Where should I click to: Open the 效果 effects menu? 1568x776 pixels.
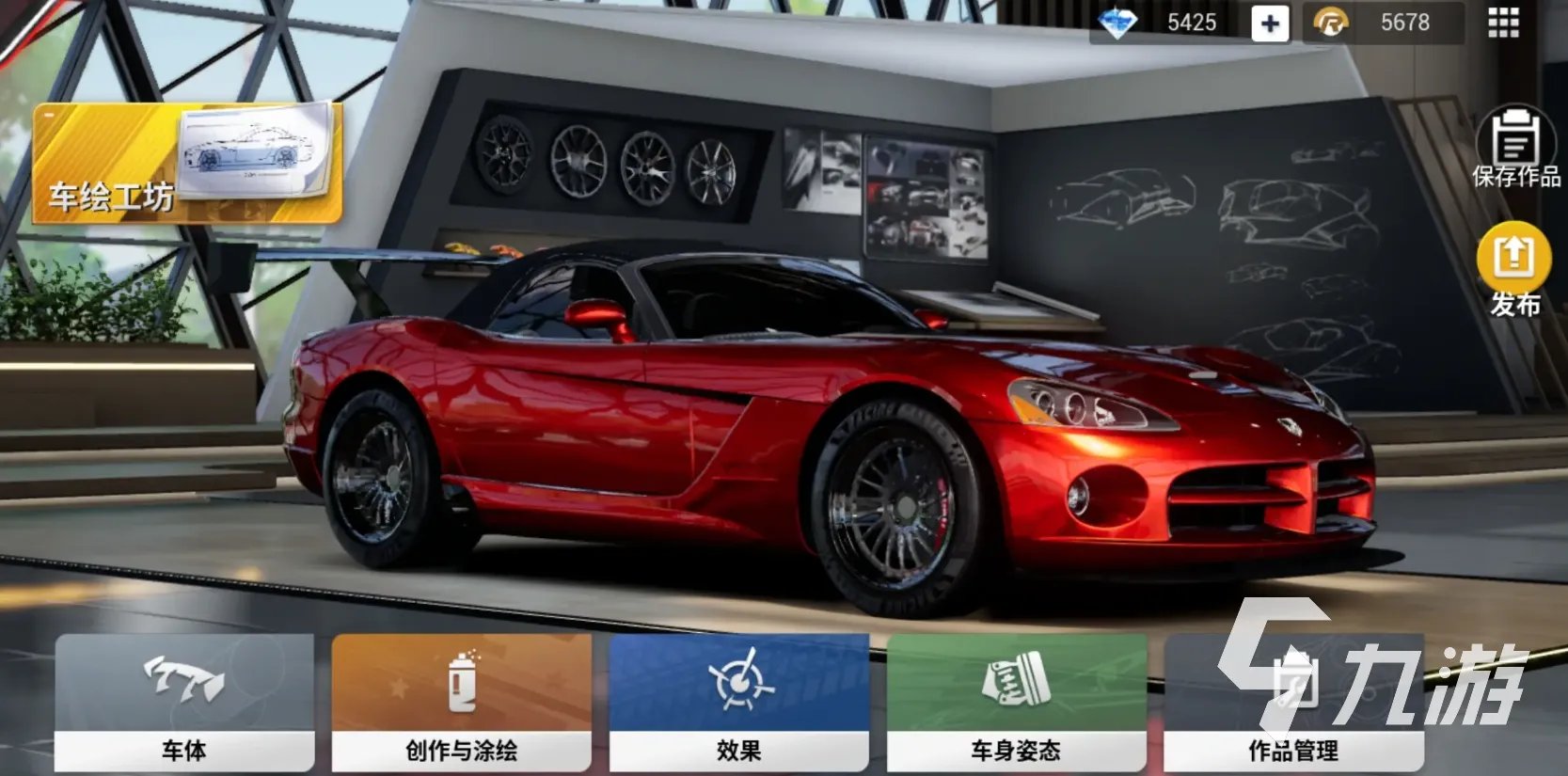click(738, 702)
